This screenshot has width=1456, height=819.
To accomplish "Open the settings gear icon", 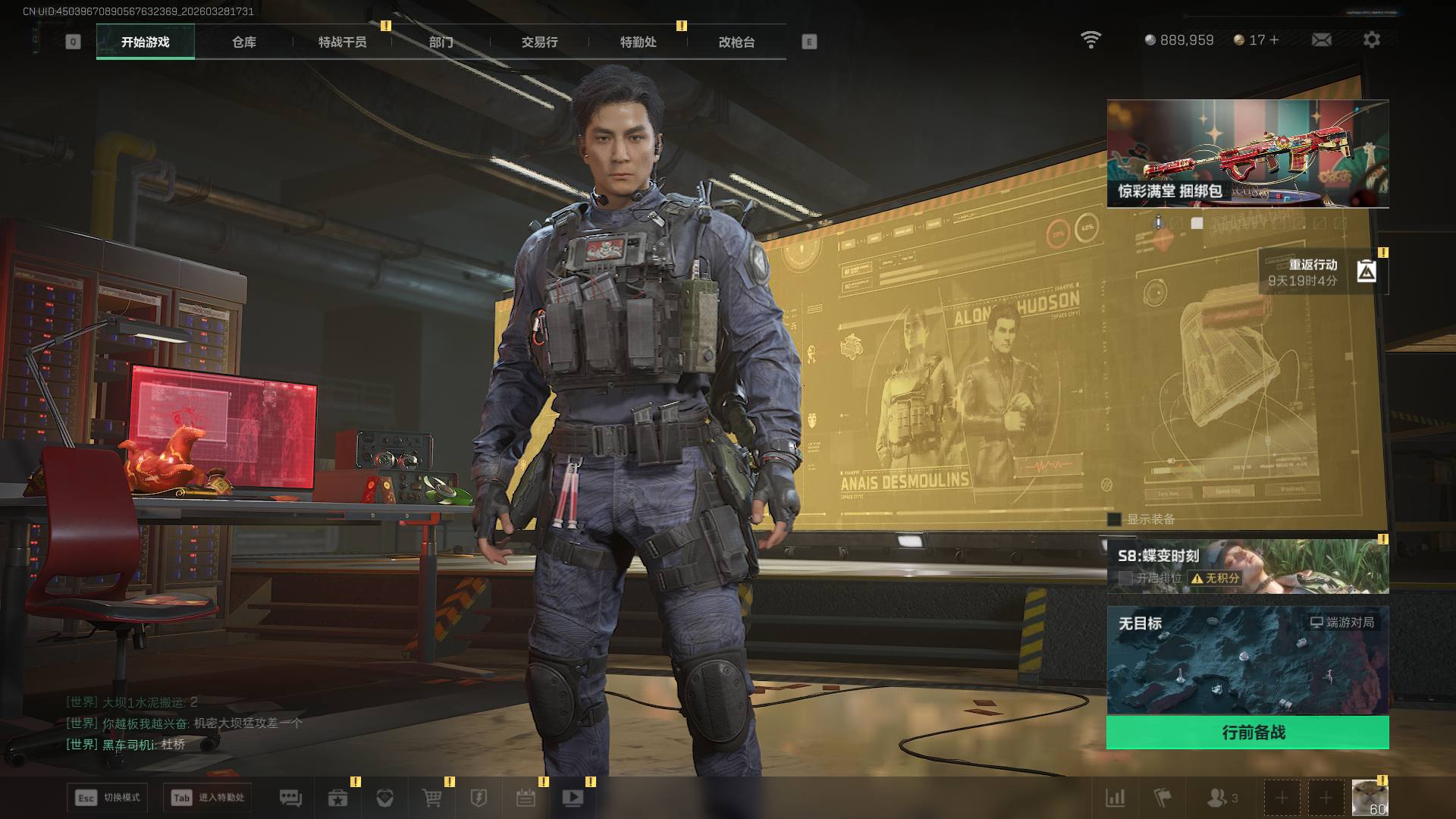I will (x=1371, y=40).
